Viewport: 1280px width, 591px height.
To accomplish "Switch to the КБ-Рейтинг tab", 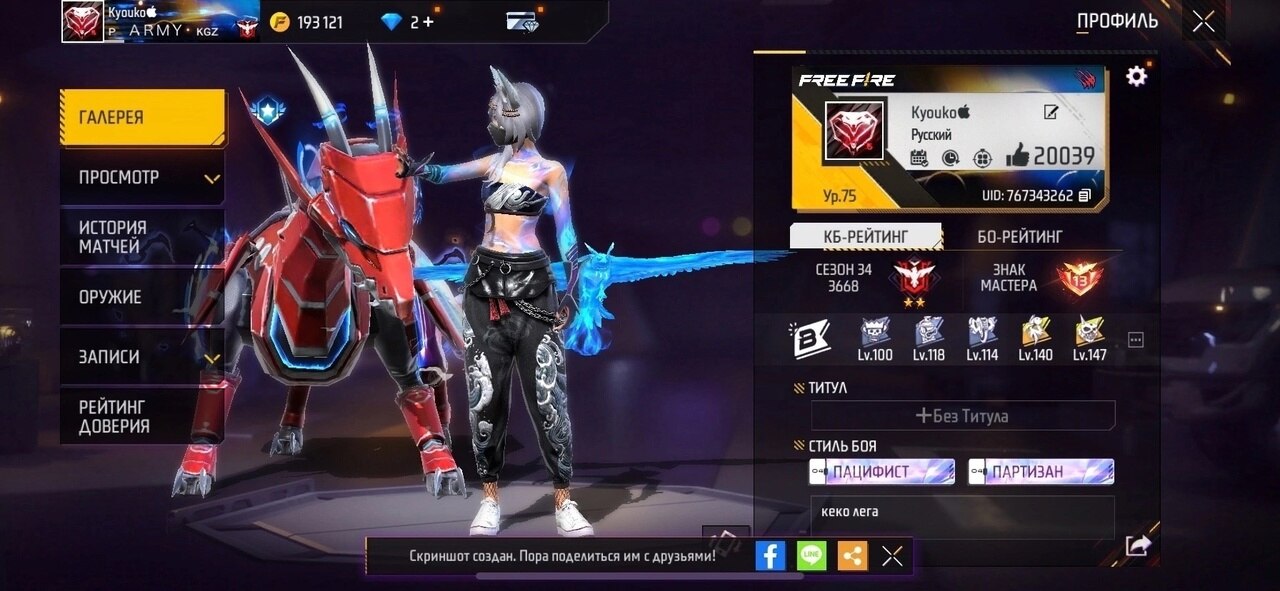I will pyautogui.click(x=866, y=236).
